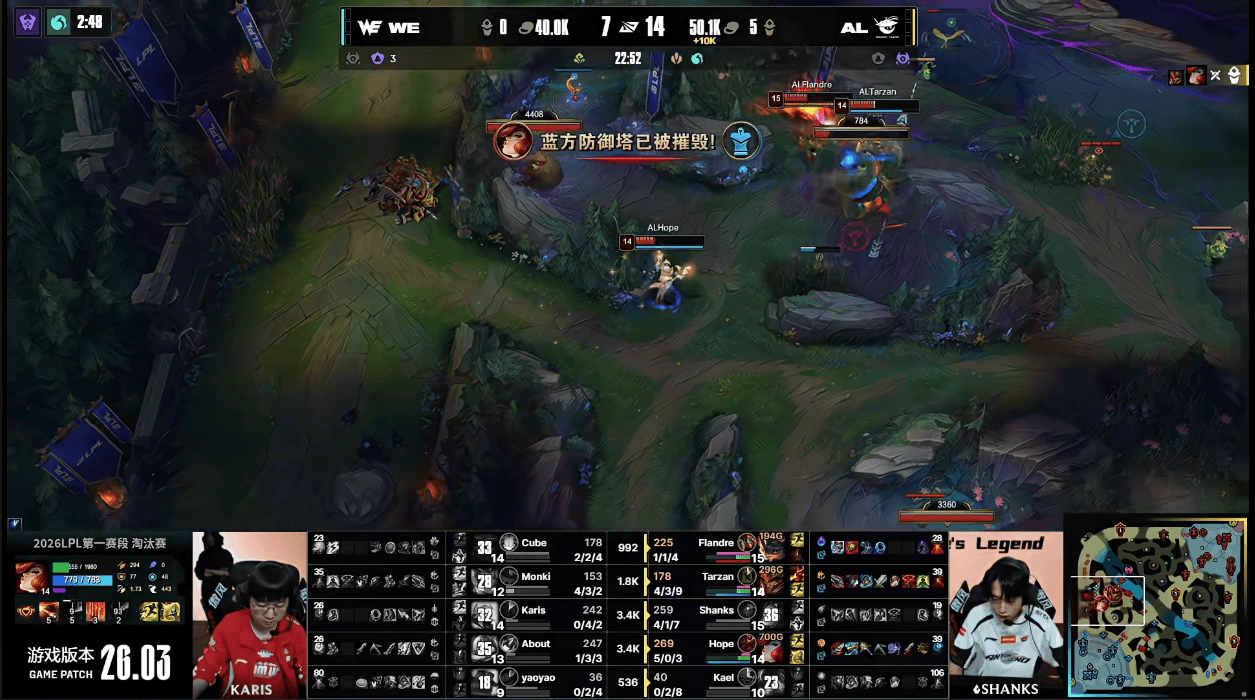
Task: Pick Flandre's scoreboard row
Action: (x=716, y=548)
